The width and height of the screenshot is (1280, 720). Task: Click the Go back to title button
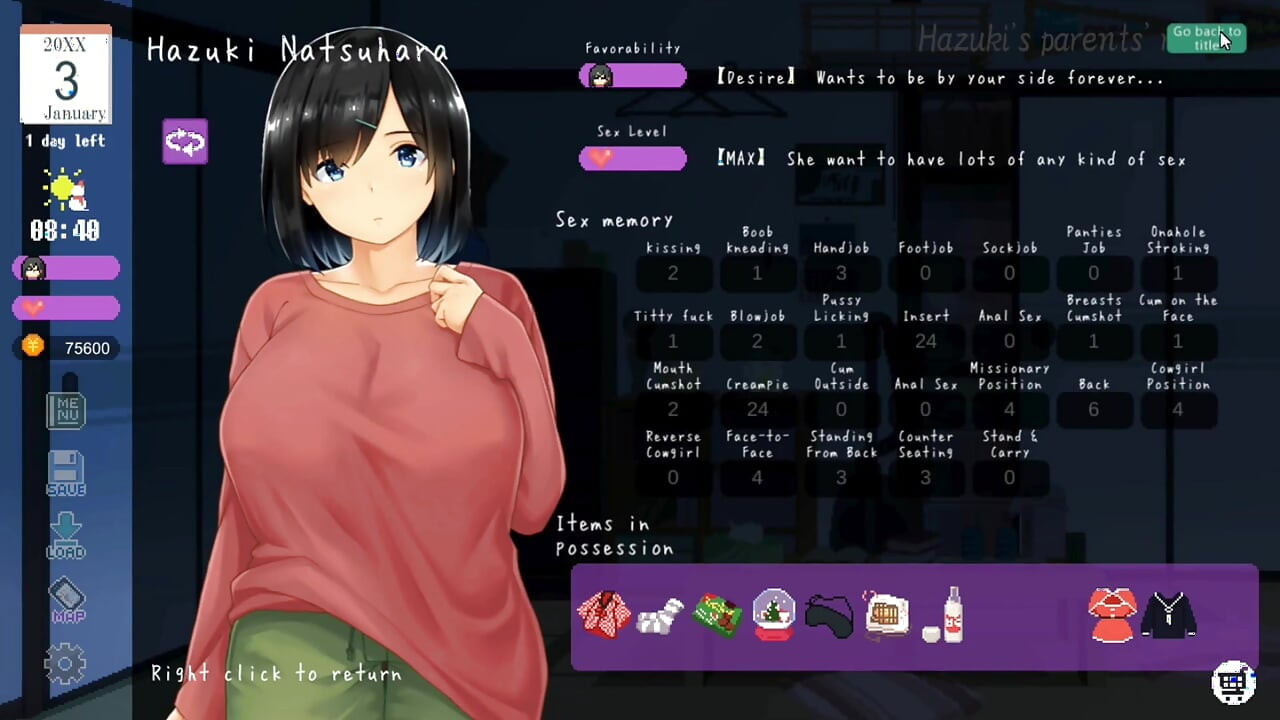click(x=1207, y=37)
